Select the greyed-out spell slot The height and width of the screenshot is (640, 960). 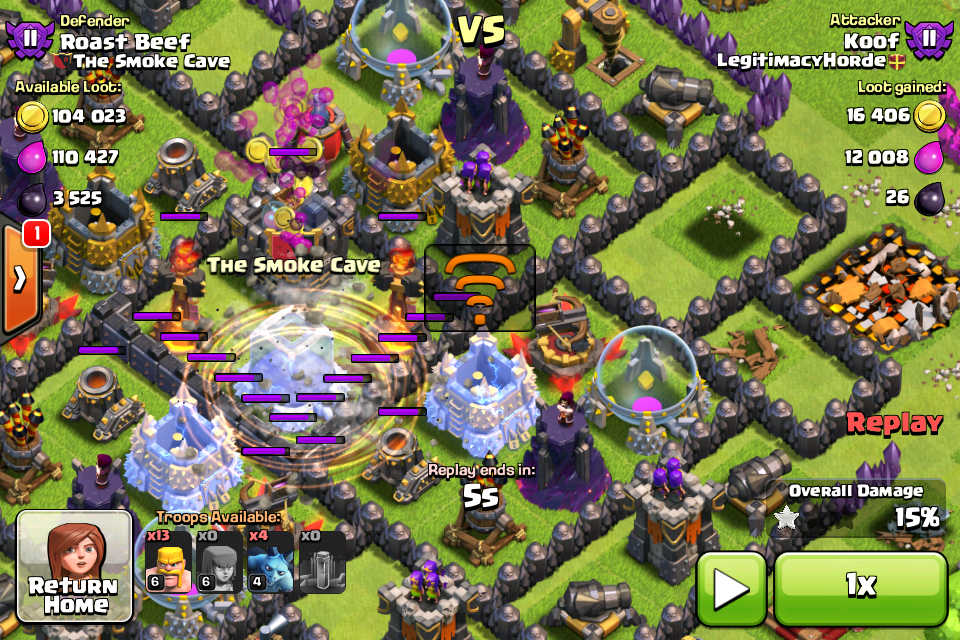[322, 560]
